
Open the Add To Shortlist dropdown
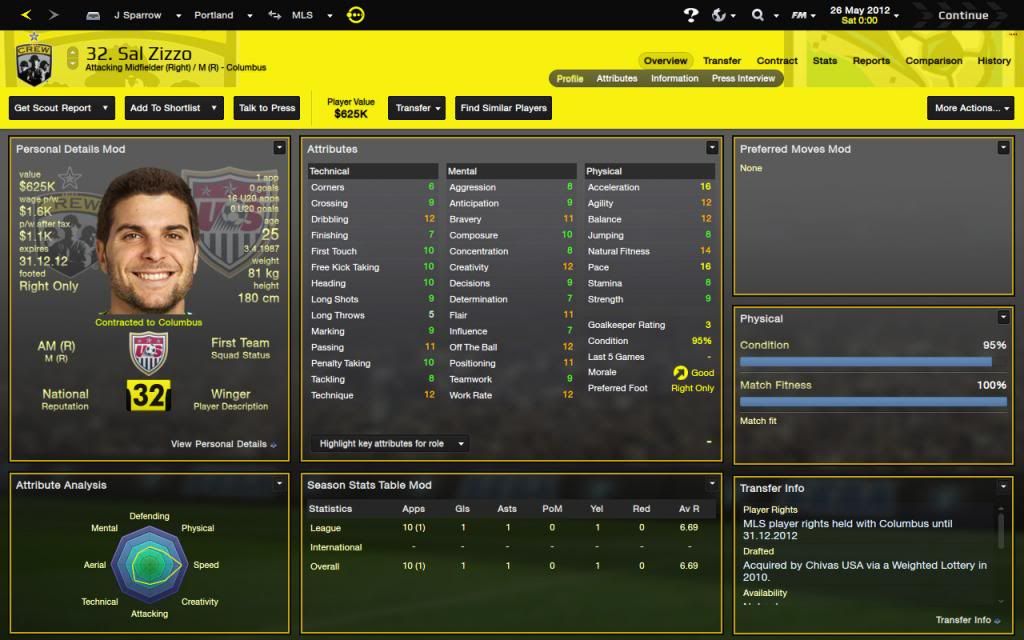pyautogui.click(x=173, y=108)
